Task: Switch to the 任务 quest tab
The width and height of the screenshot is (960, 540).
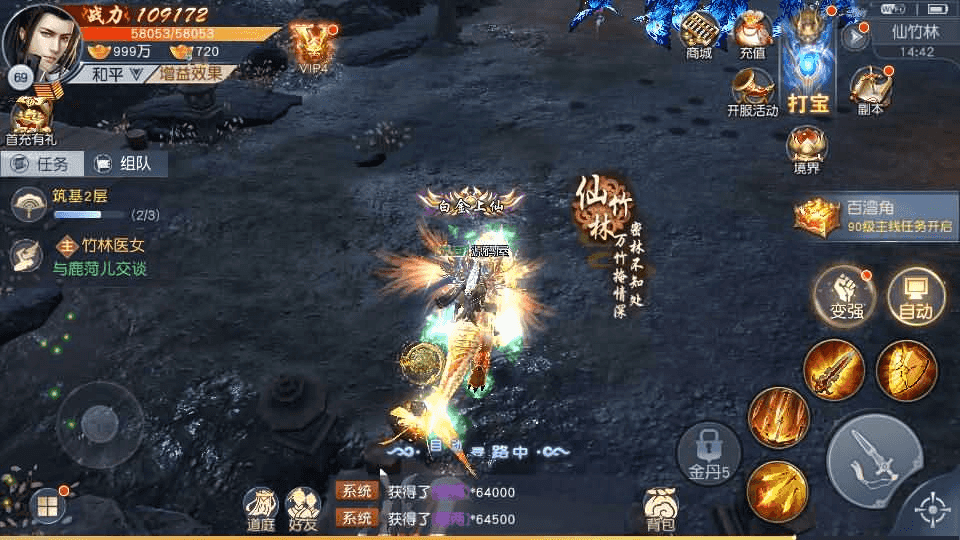Action: (x=41, y=164)
